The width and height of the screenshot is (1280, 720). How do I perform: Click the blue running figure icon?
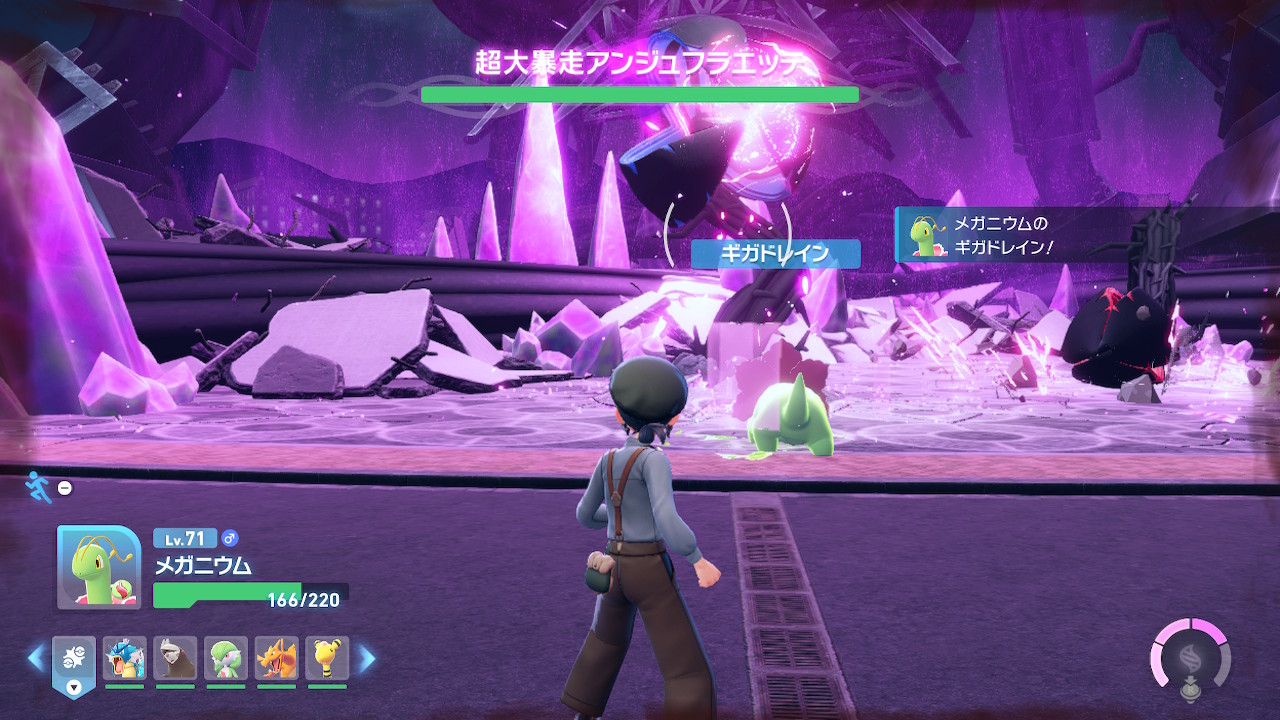(x=37, y=486)
